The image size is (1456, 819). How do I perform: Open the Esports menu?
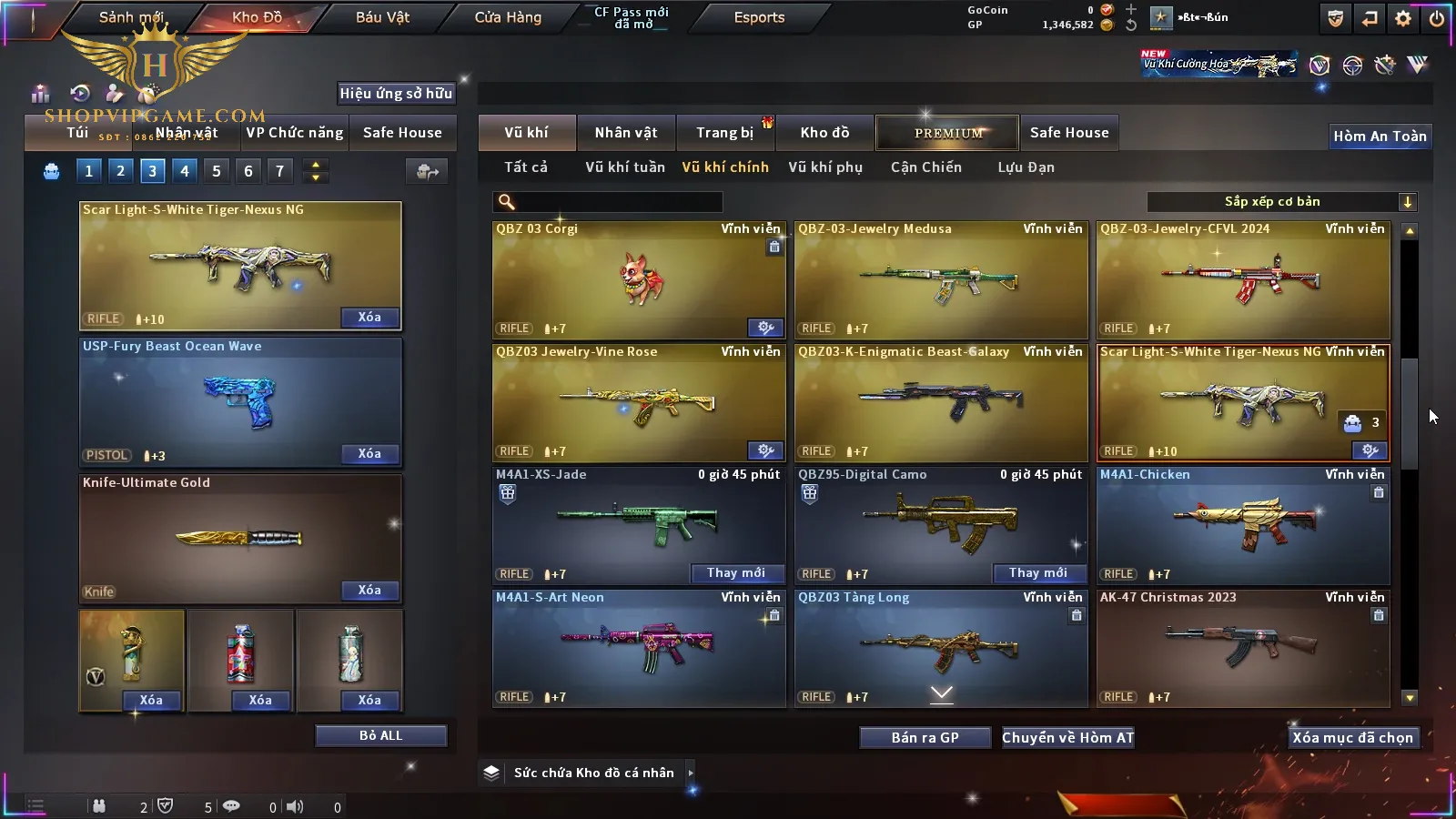(x=759, y=17)
